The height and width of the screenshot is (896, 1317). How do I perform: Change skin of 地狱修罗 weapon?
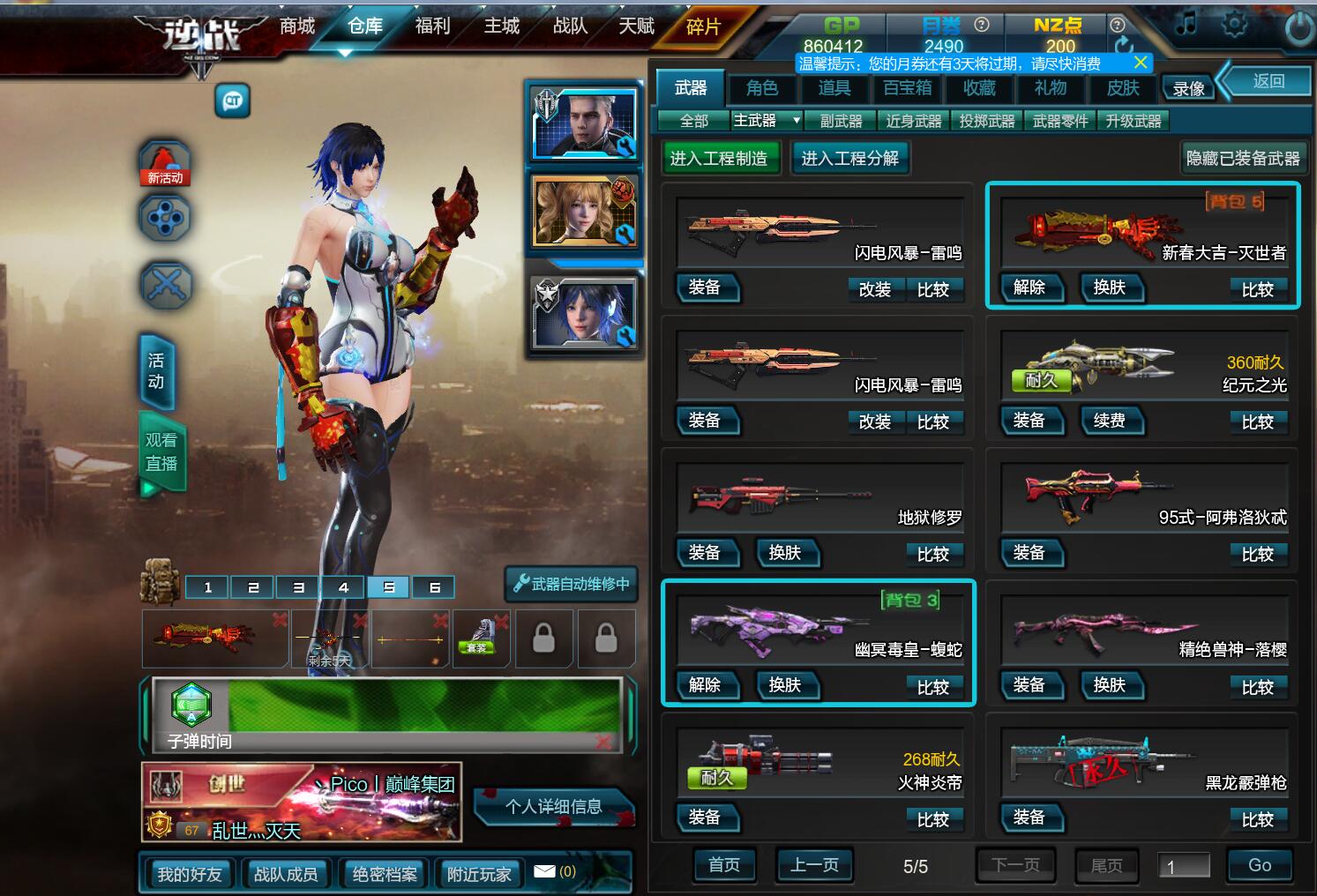(784, 553)
